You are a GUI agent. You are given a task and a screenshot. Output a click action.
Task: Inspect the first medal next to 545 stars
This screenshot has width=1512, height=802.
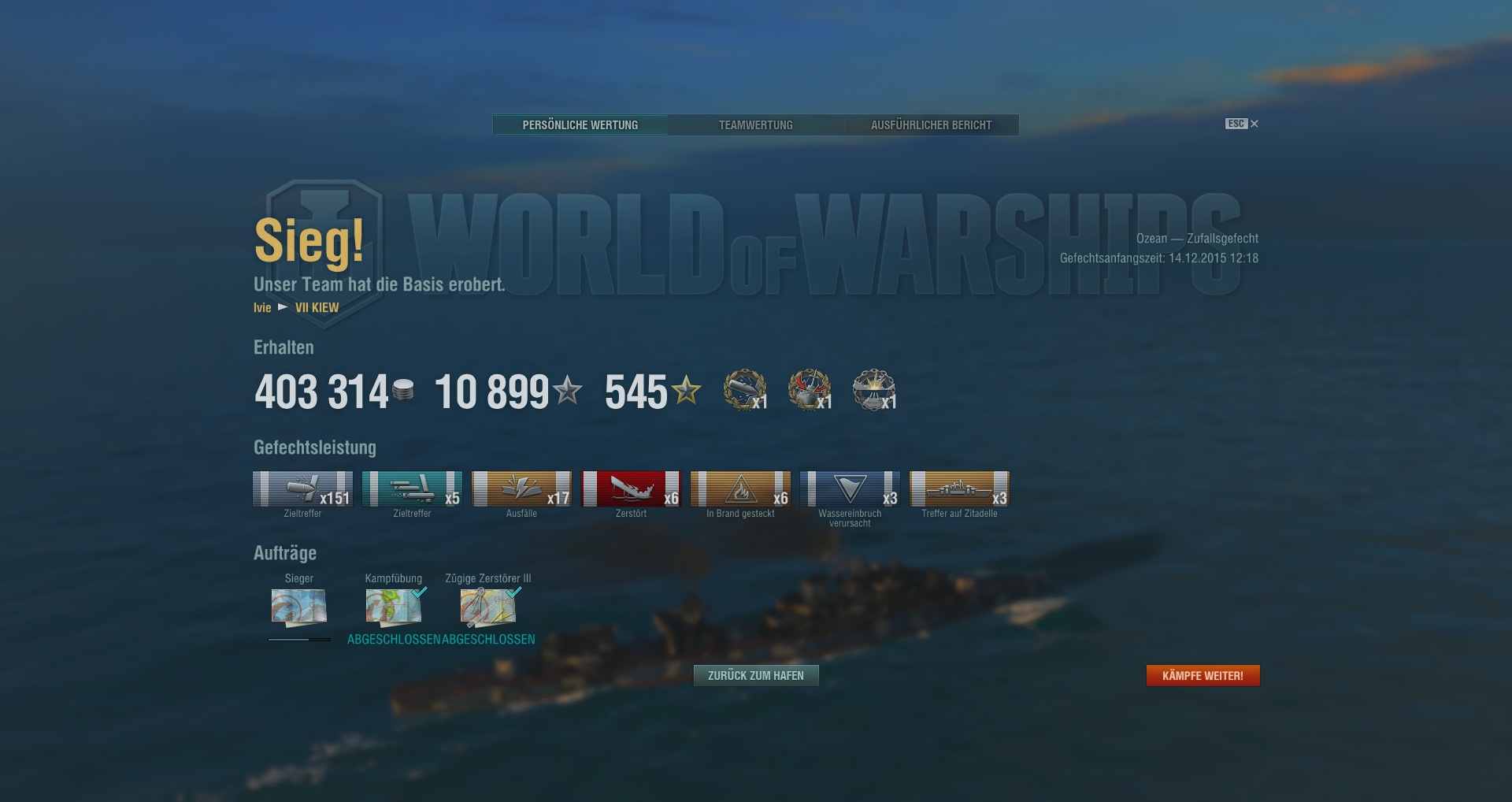[744, 389]
